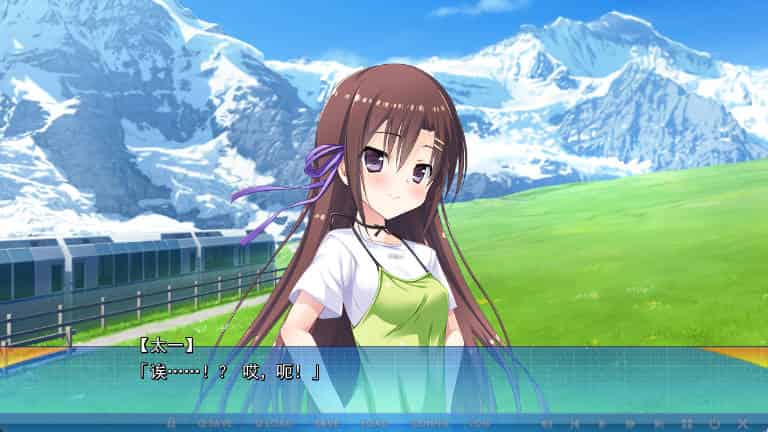The height and width of the screenshot is (432, 768).
Task: Use the Q.LOAD quick load button
Action: tap(274, 423)
